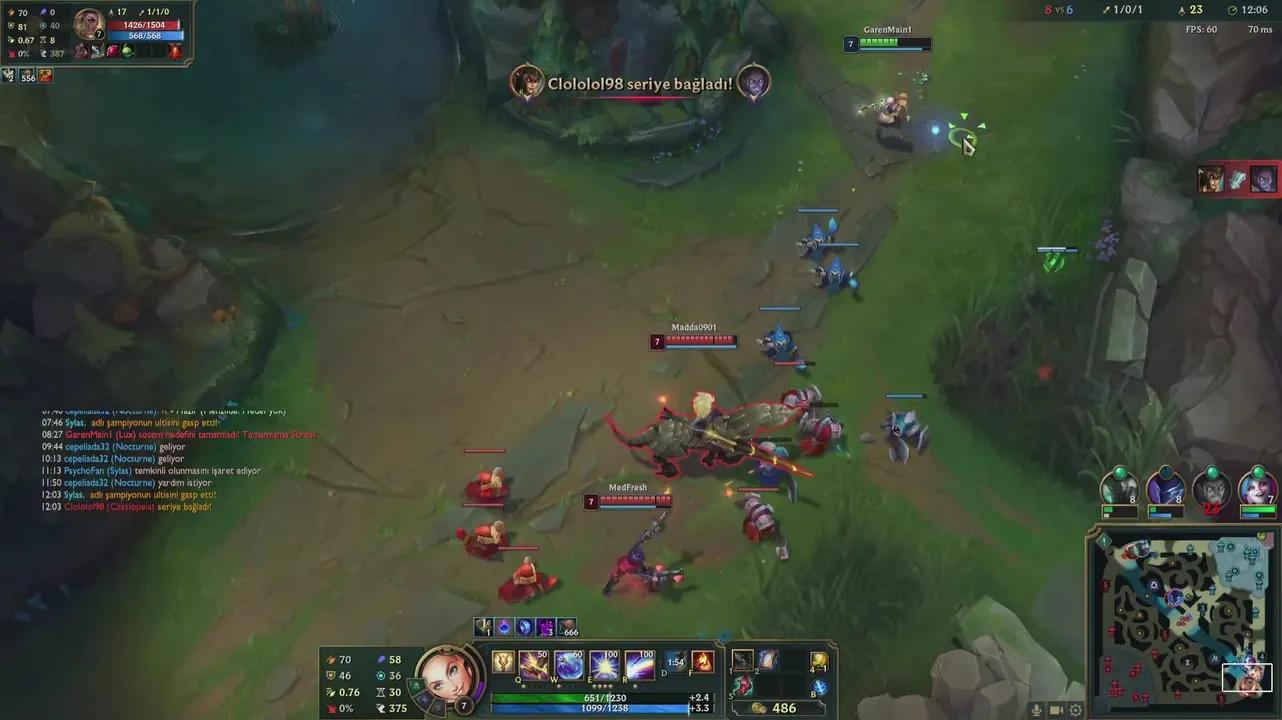Click the kill feed portraits at top right
This screenshot has height=720, width=1282.
coord(1237,178)
